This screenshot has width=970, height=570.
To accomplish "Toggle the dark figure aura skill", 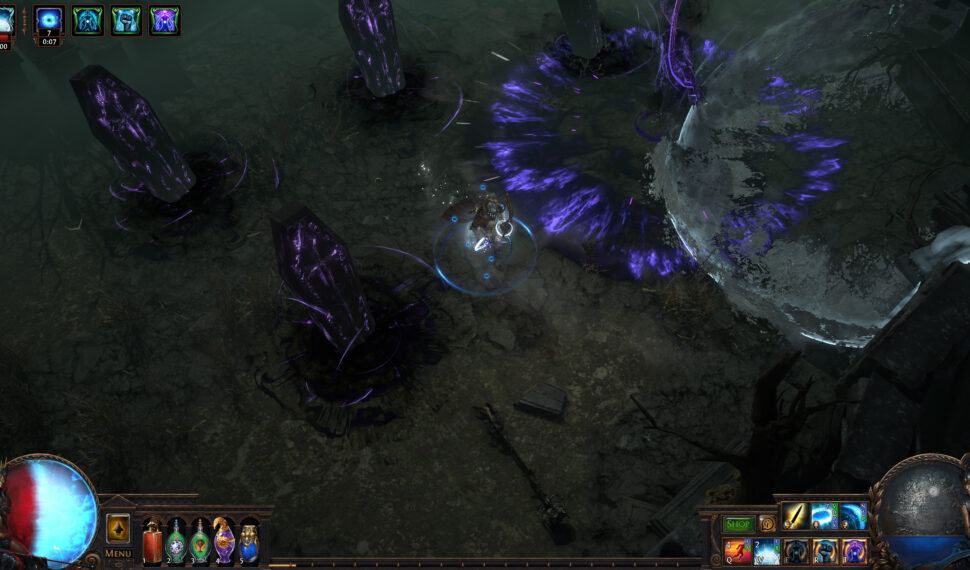I will coord(795,550).
